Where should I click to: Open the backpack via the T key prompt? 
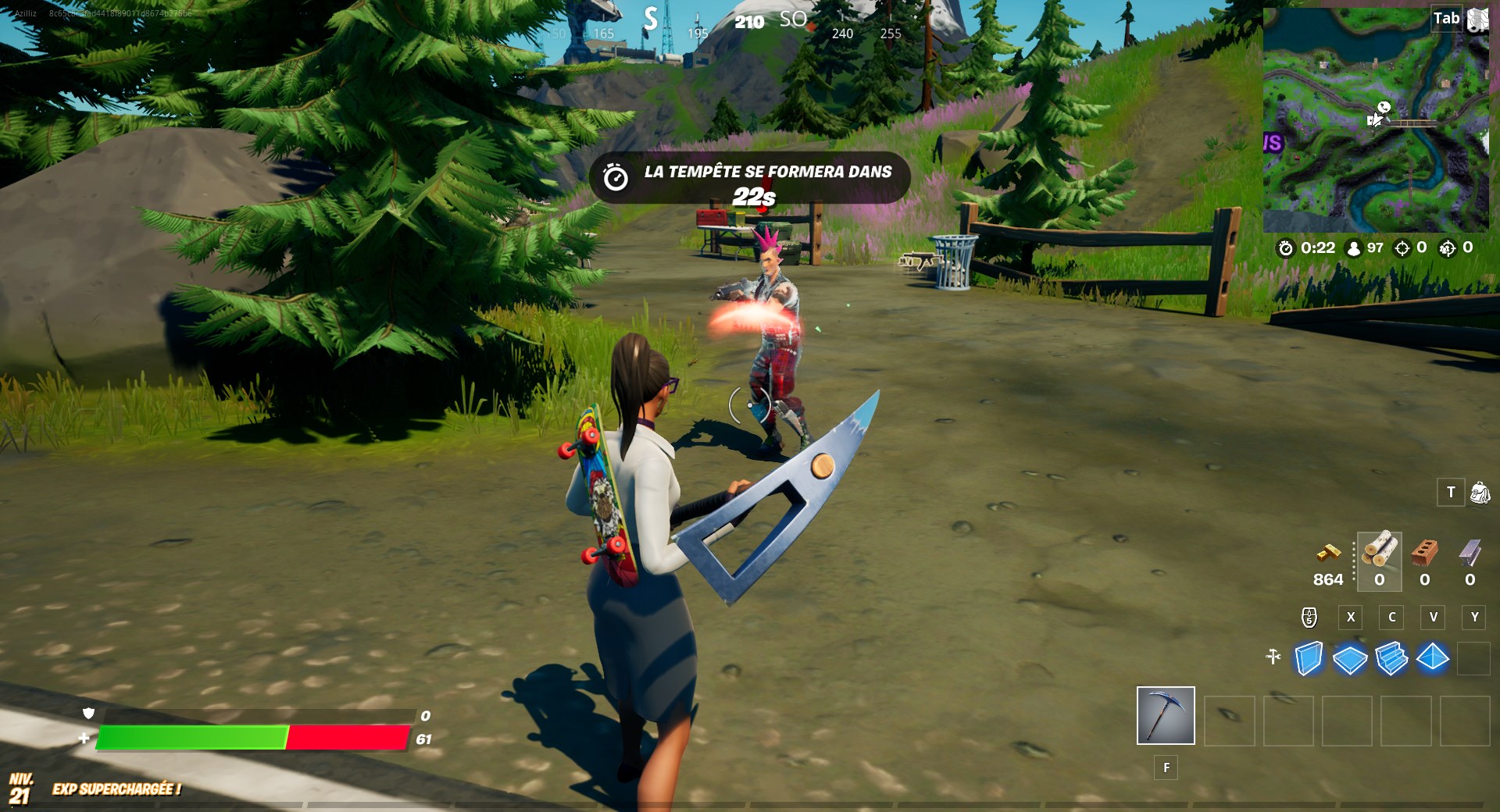[x=1451, y=492]
